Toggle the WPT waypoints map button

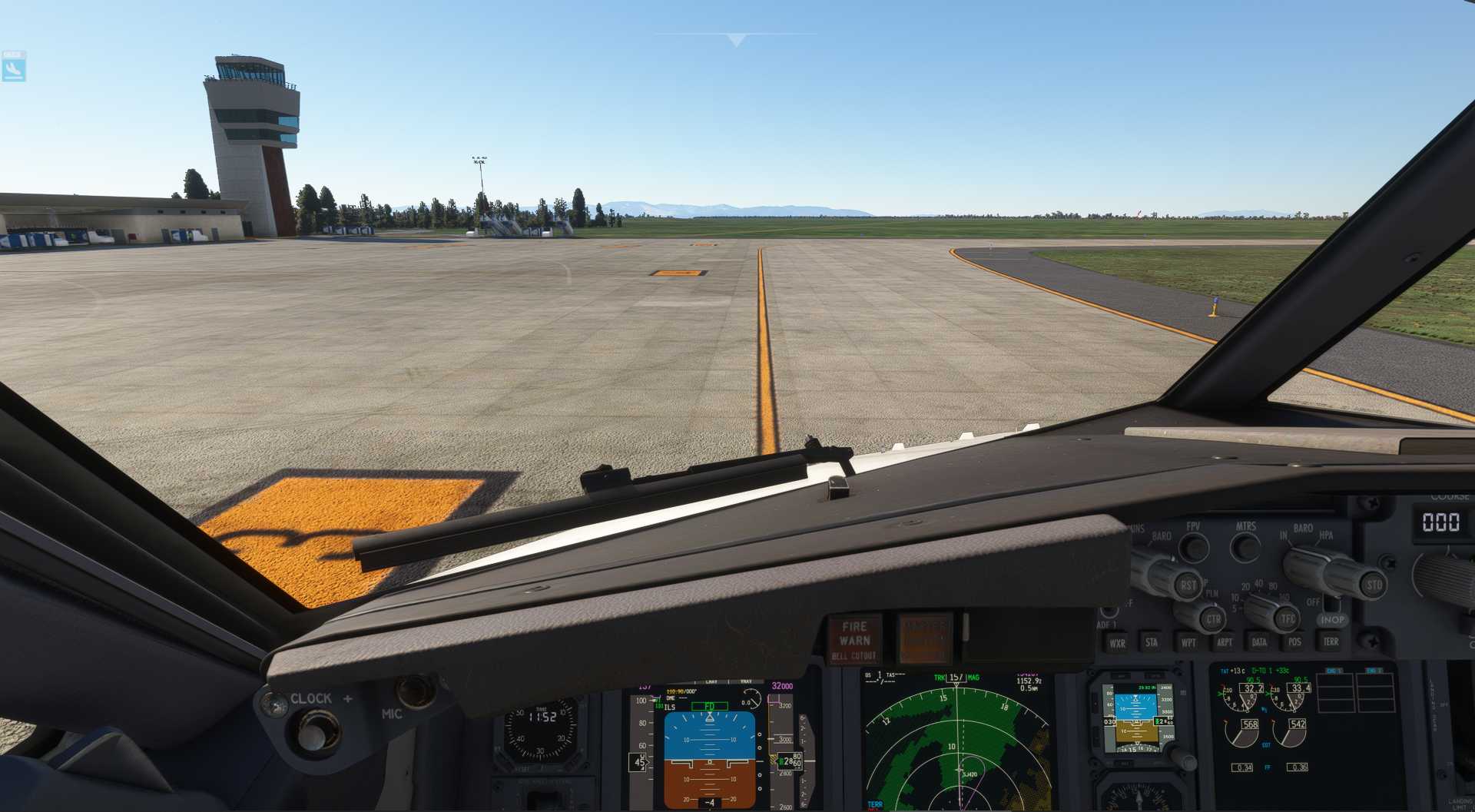coord(1188,642)
